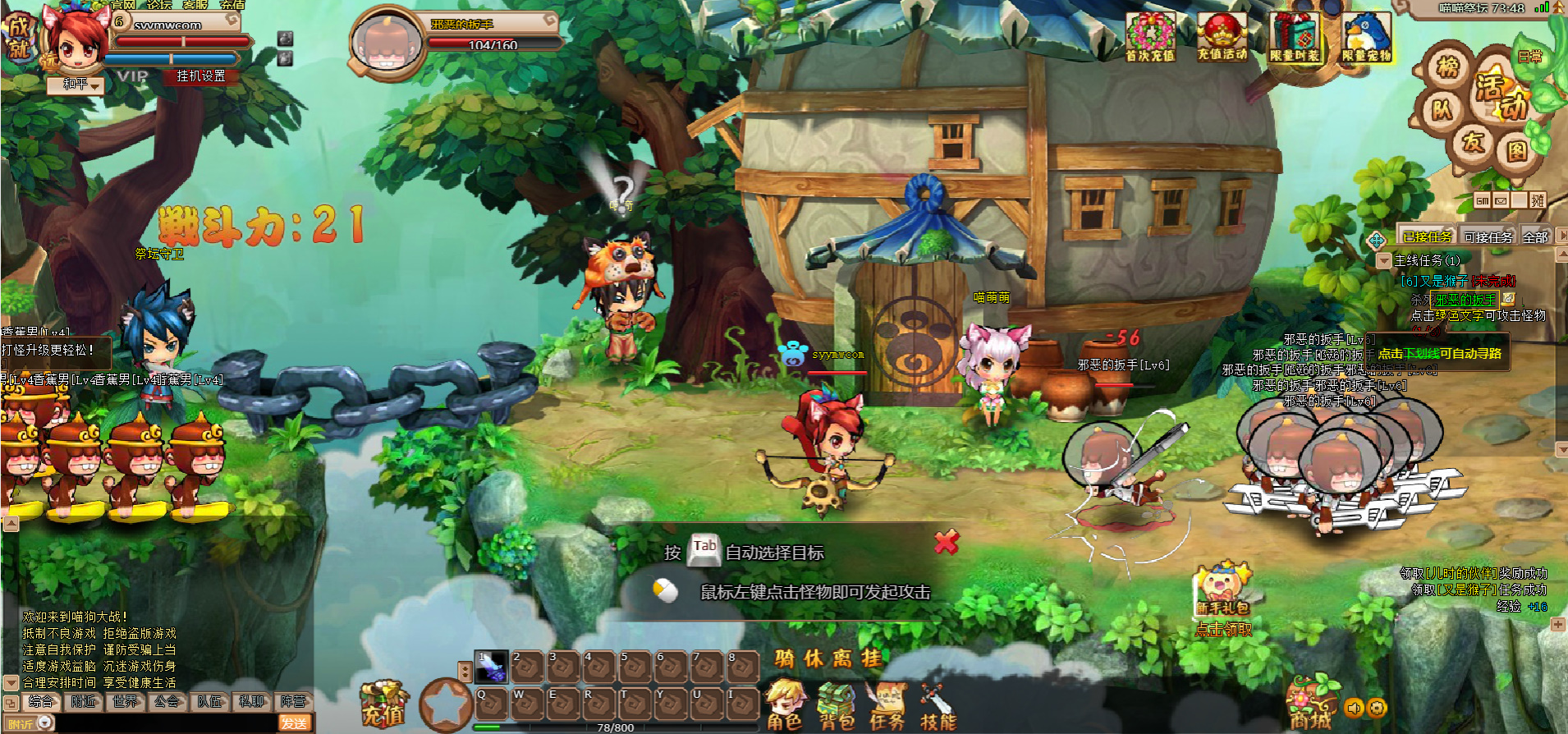Send the chat message with 发送
The width and height of the screenshot is (1568, 734).
294,723
